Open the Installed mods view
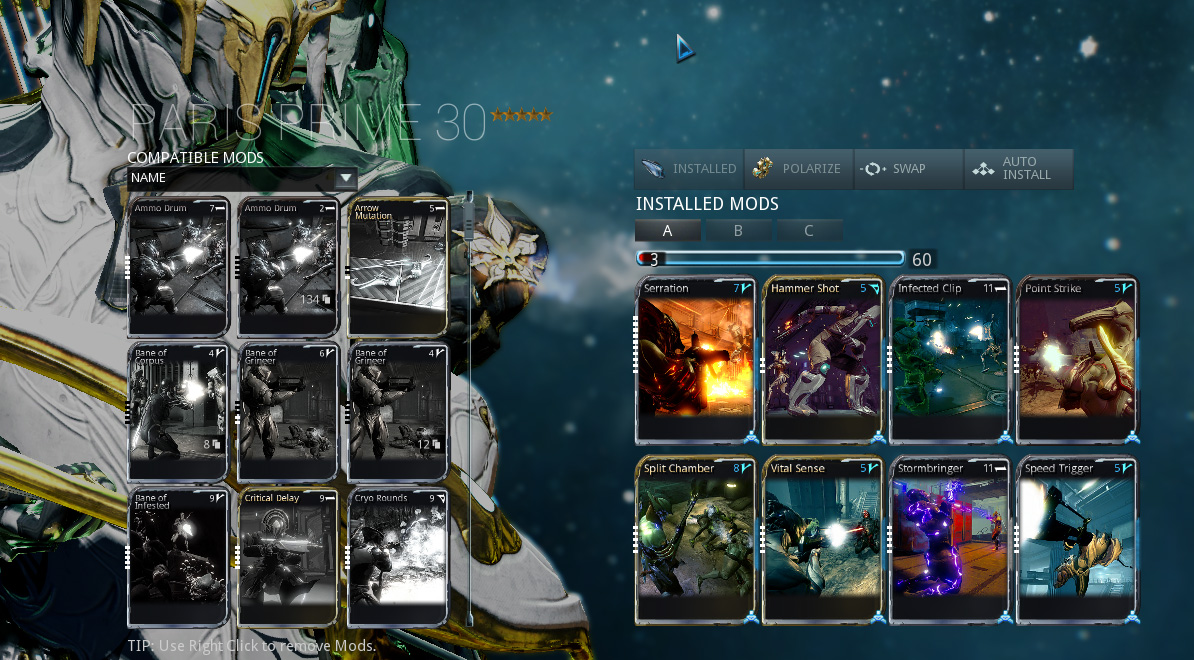The height and width of the screenshot is (660, 1194). (689, 169)
